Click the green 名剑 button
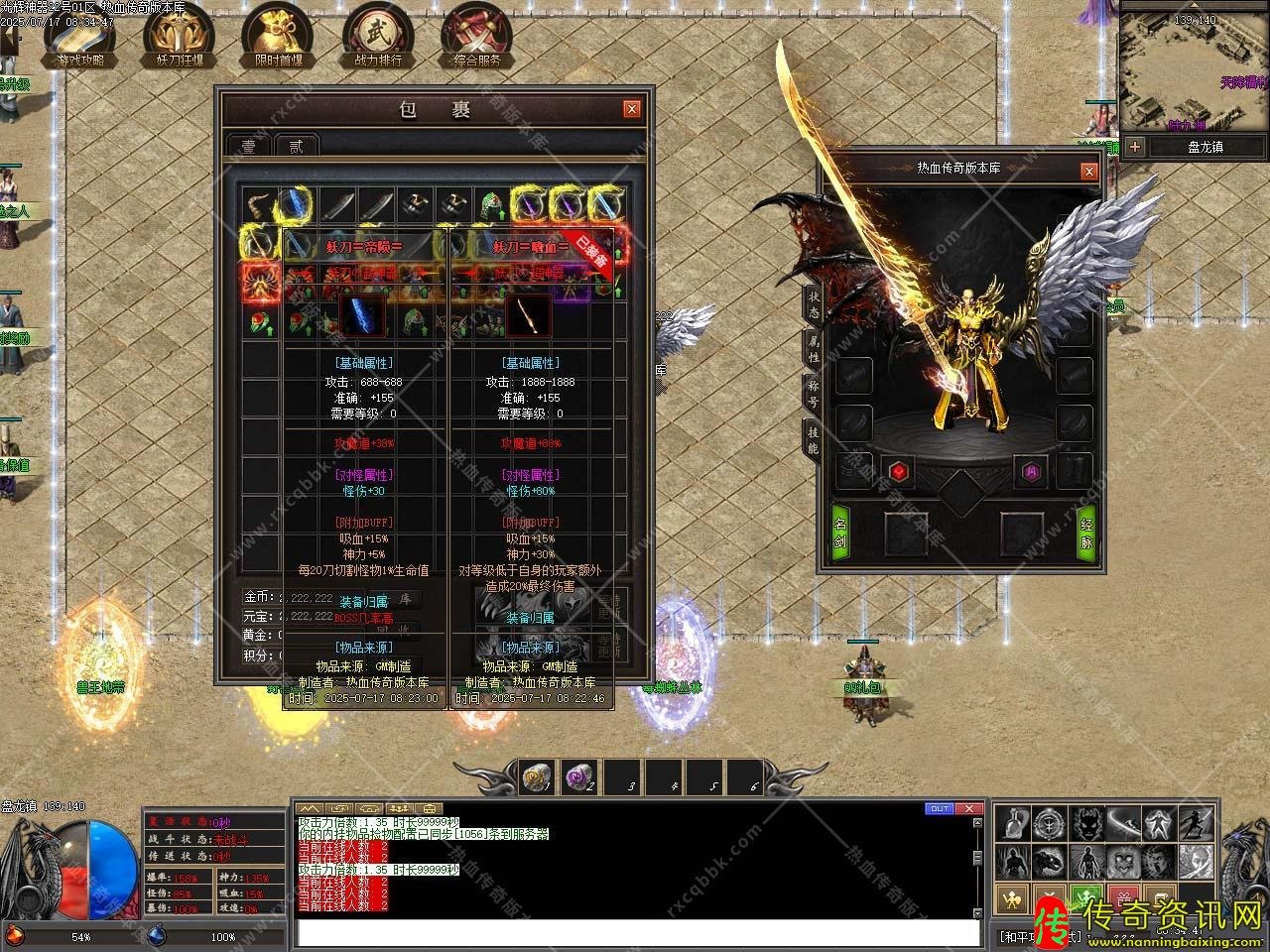This screenshot has width=1270, height=952. coord(840,532)
